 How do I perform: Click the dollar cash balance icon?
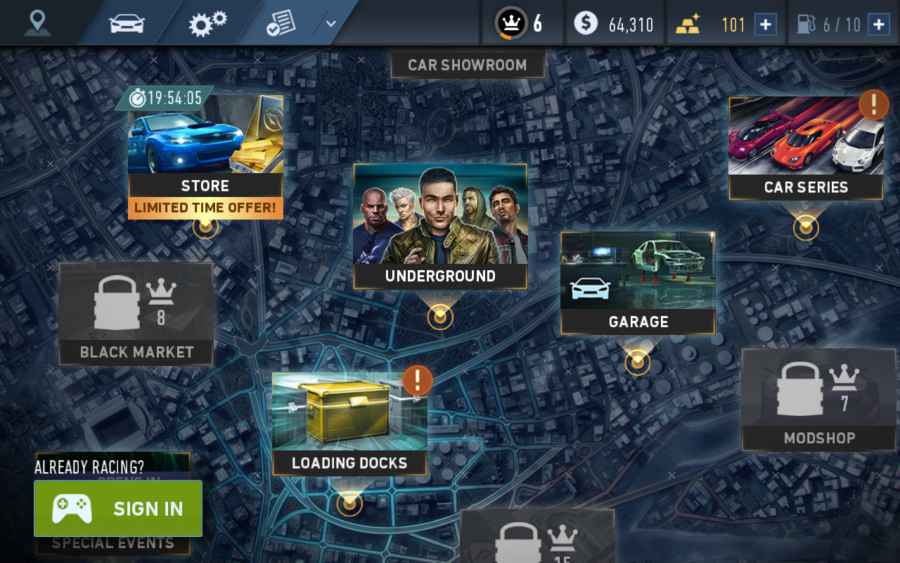coord(585,23)
